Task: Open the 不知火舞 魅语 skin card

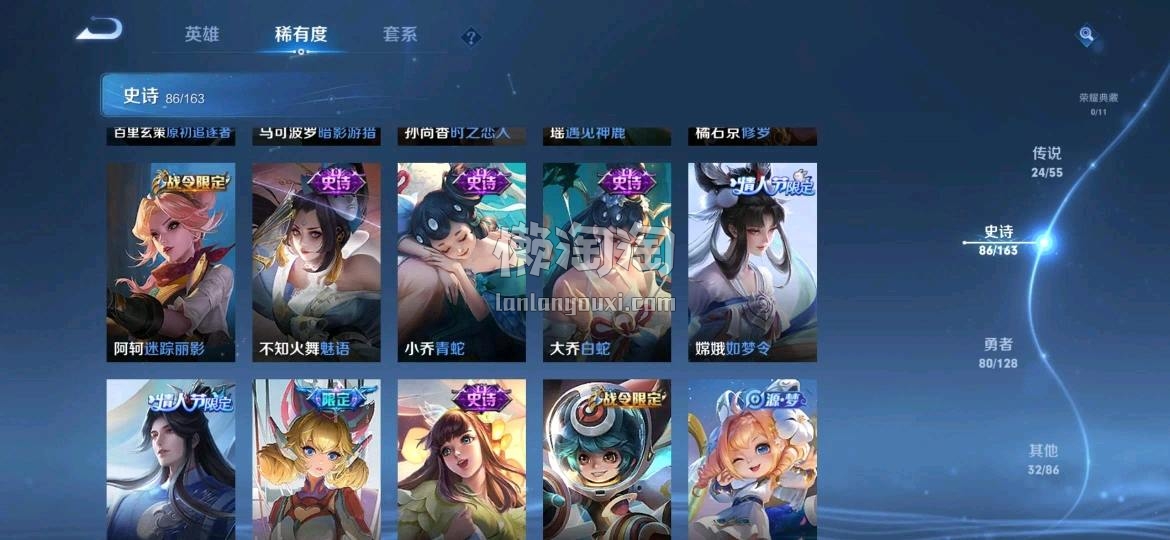Action: click(x=316, y=262)
